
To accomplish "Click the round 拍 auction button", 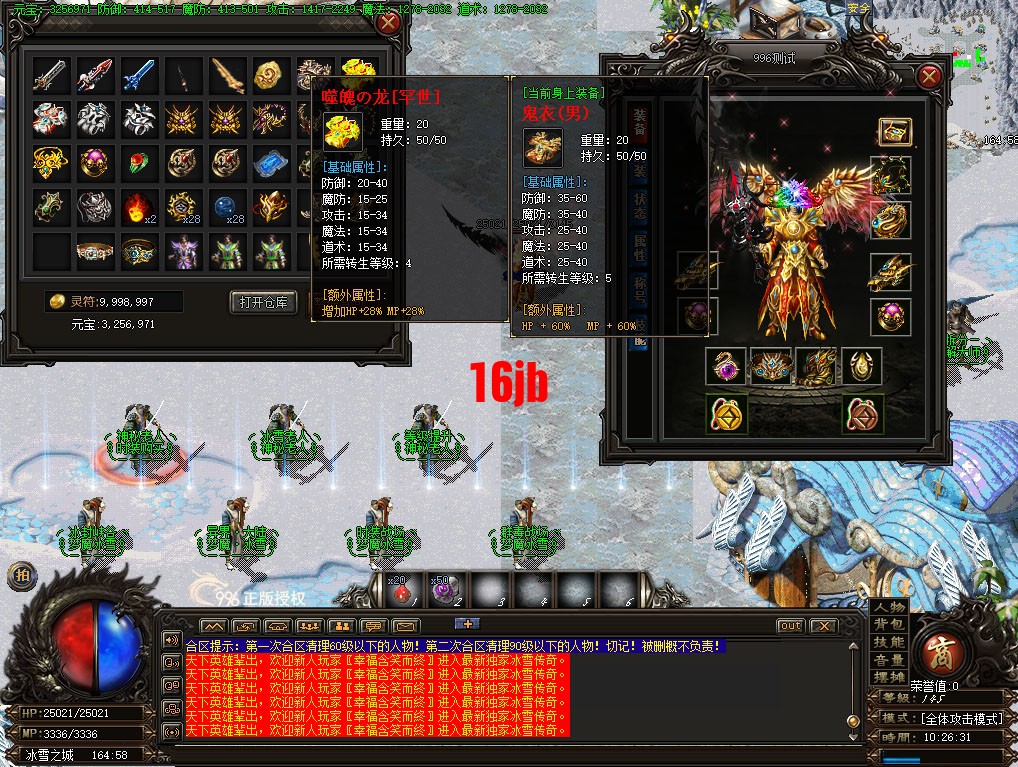I will (x=19, y=575).
